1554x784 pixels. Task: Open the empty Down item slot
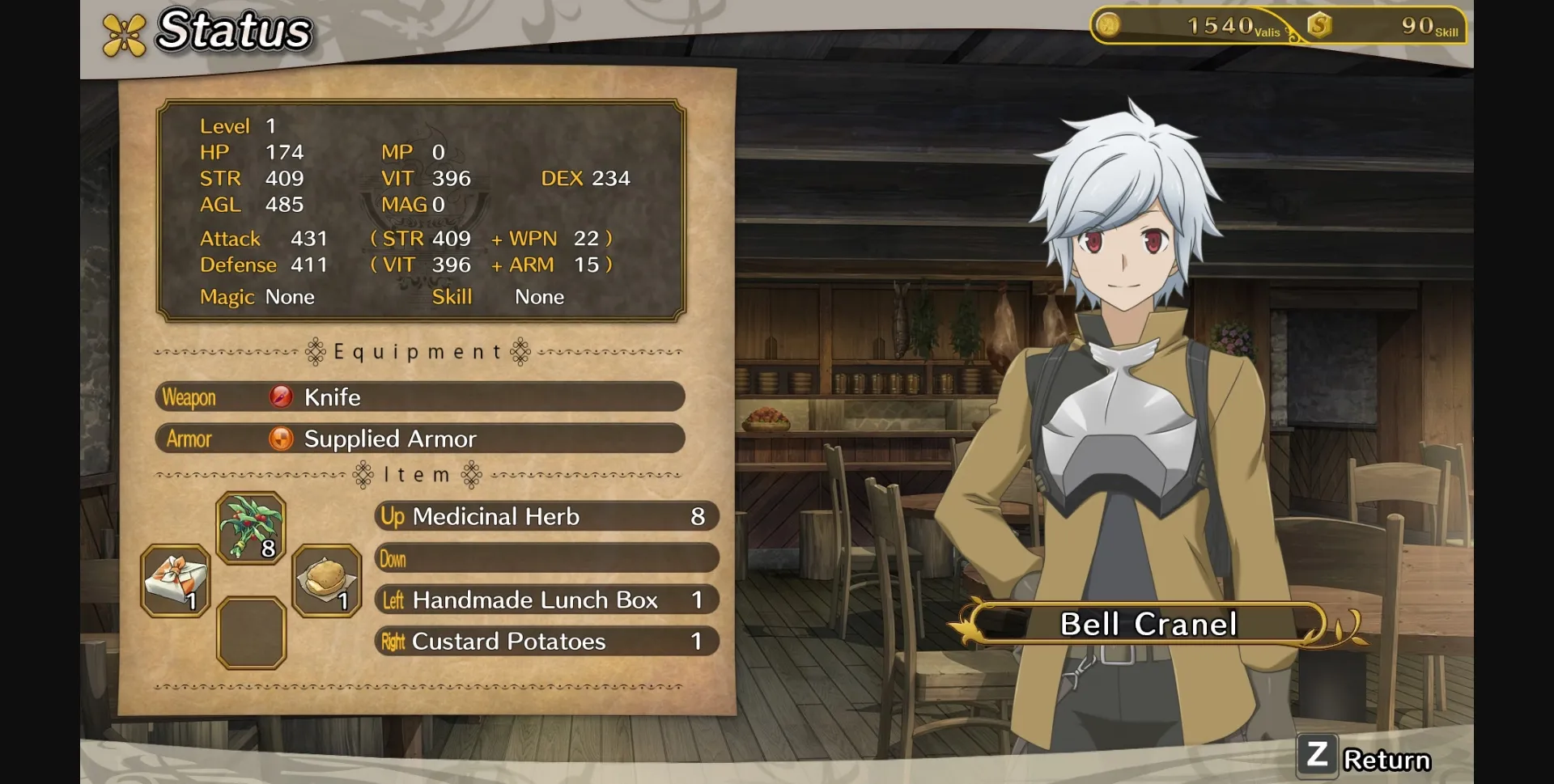(546, 558)
